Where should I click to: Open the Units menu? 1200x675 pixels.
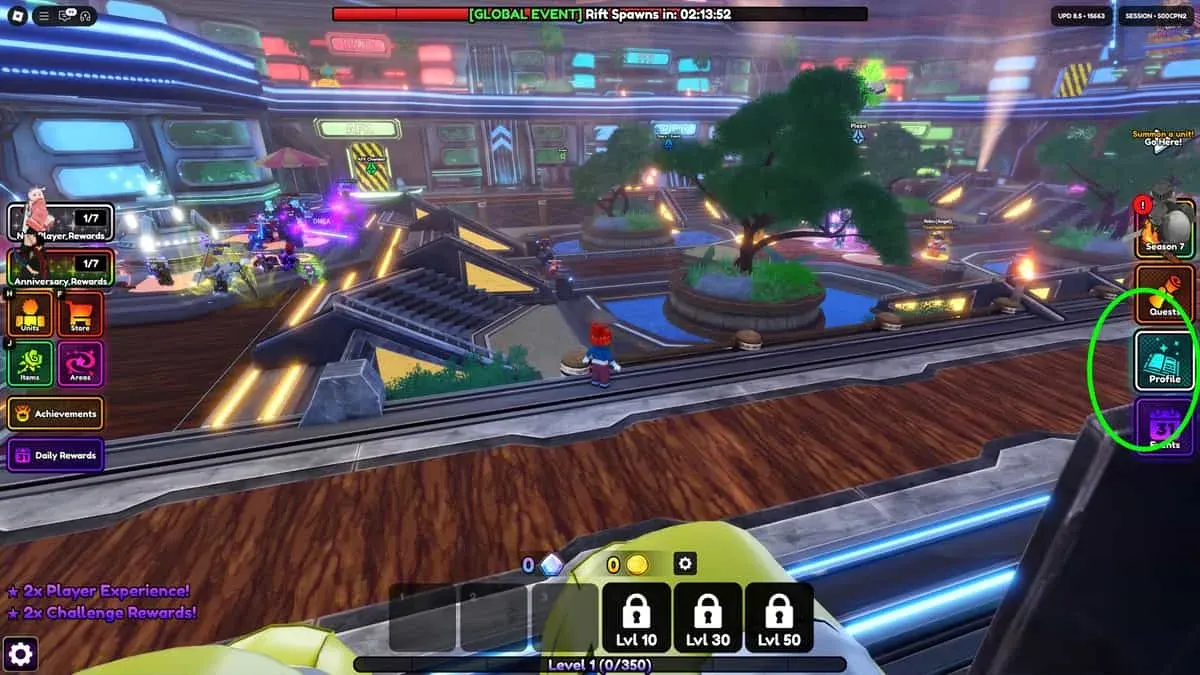click(x=31, y=315)
